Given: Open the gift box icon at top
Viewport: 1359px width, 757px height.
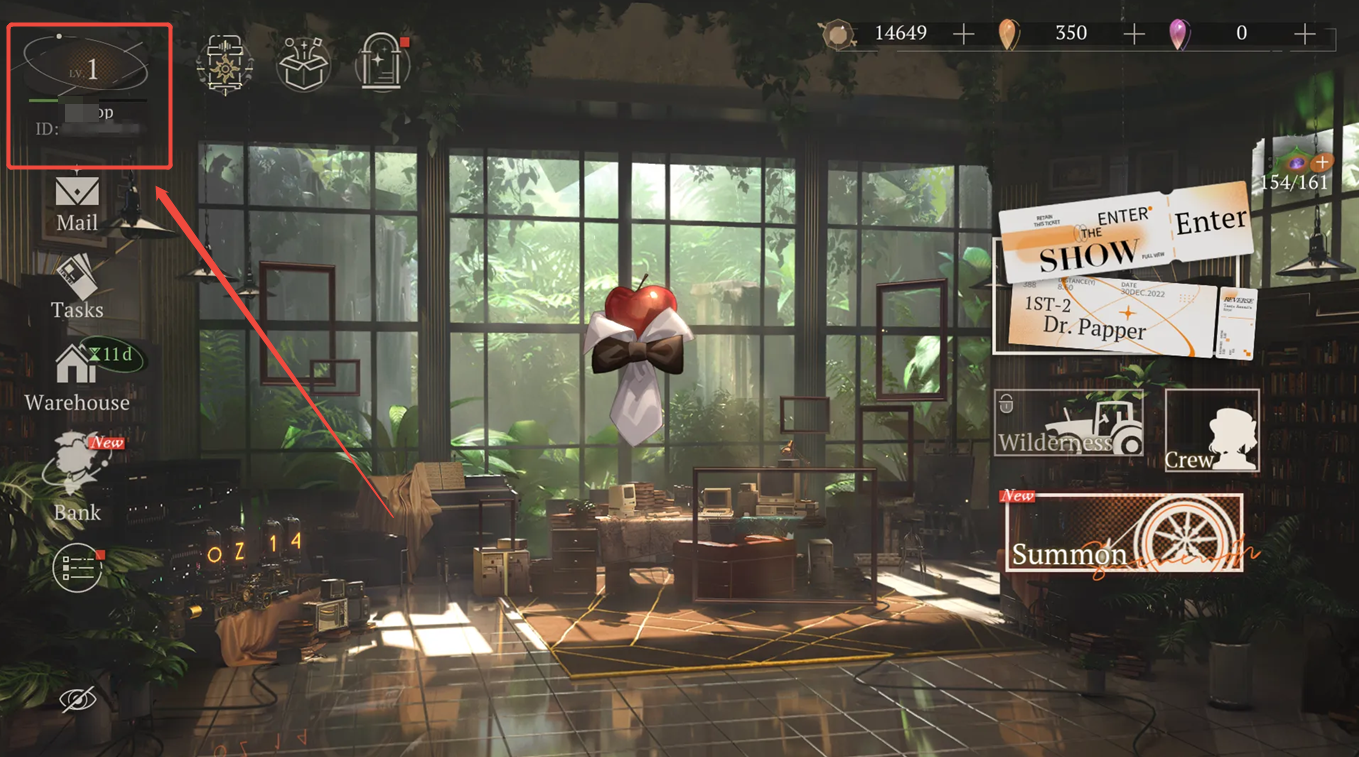Looking at the screenshot, I should click(303, 63).
